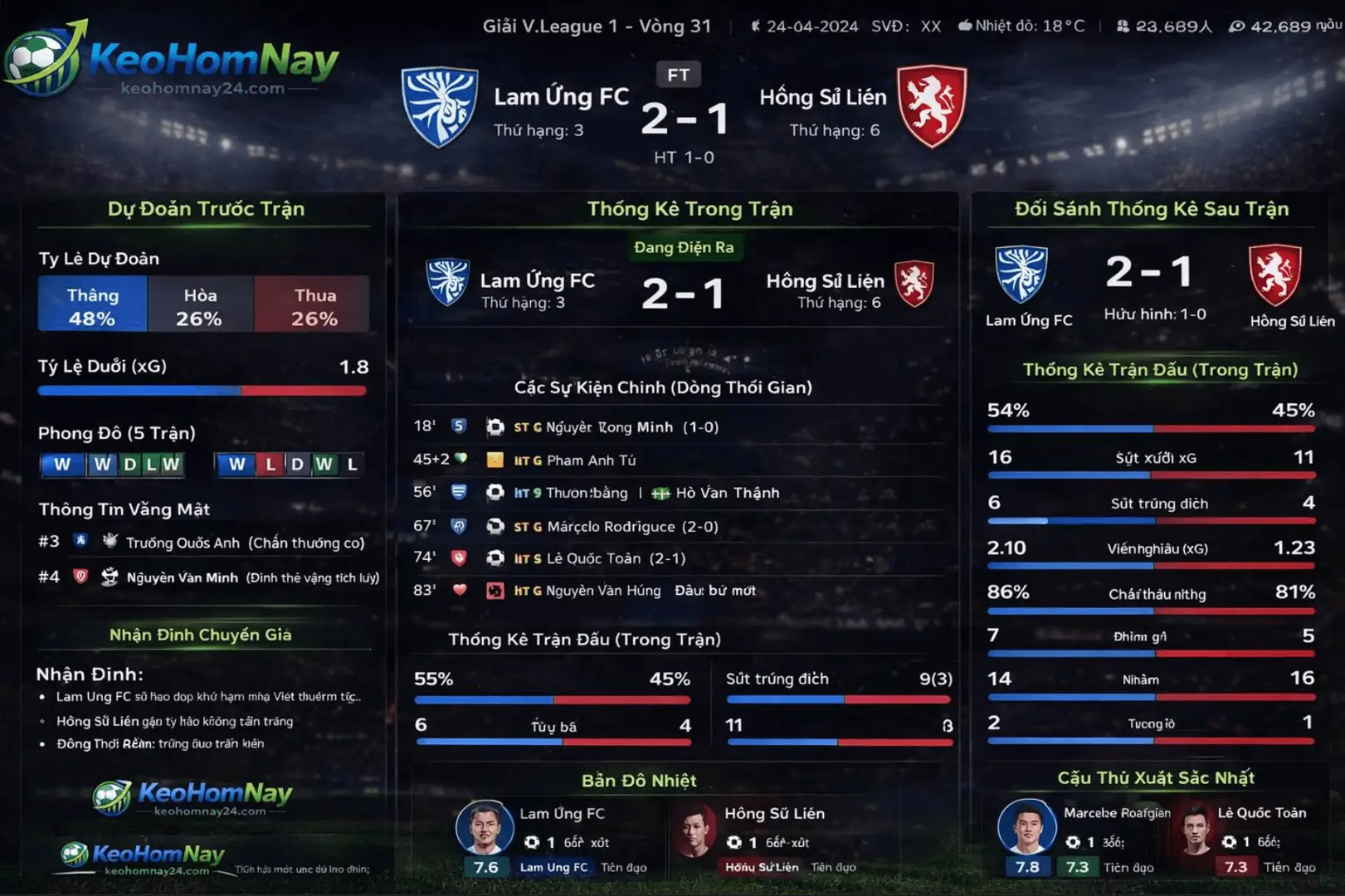Open the 18' Nguyễn Trọng Minh goal event
Viewport: 1345px width, 896px height.
pos(616,427)
